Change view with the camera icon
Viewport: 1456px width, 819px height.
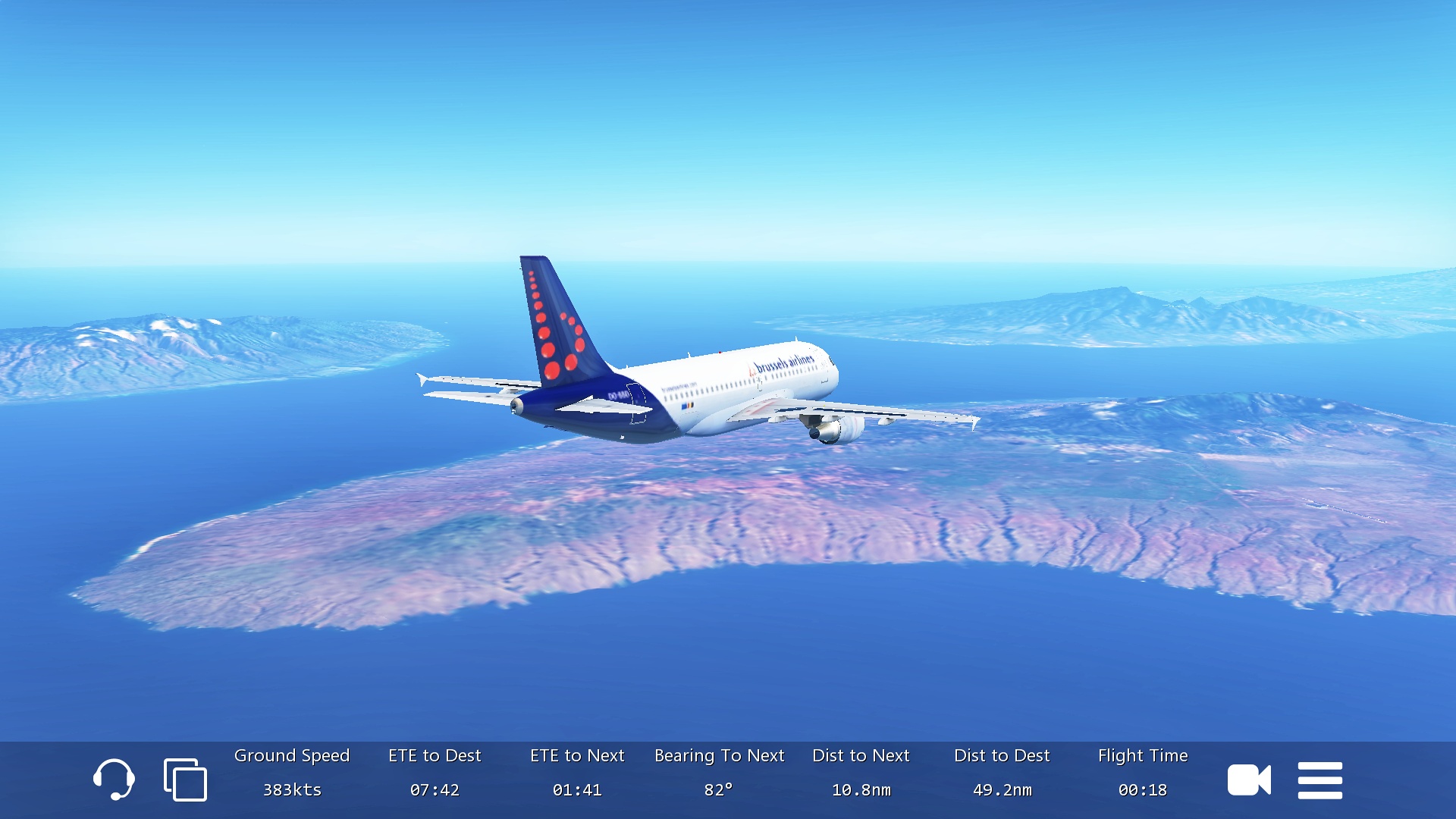[1249, 780]
